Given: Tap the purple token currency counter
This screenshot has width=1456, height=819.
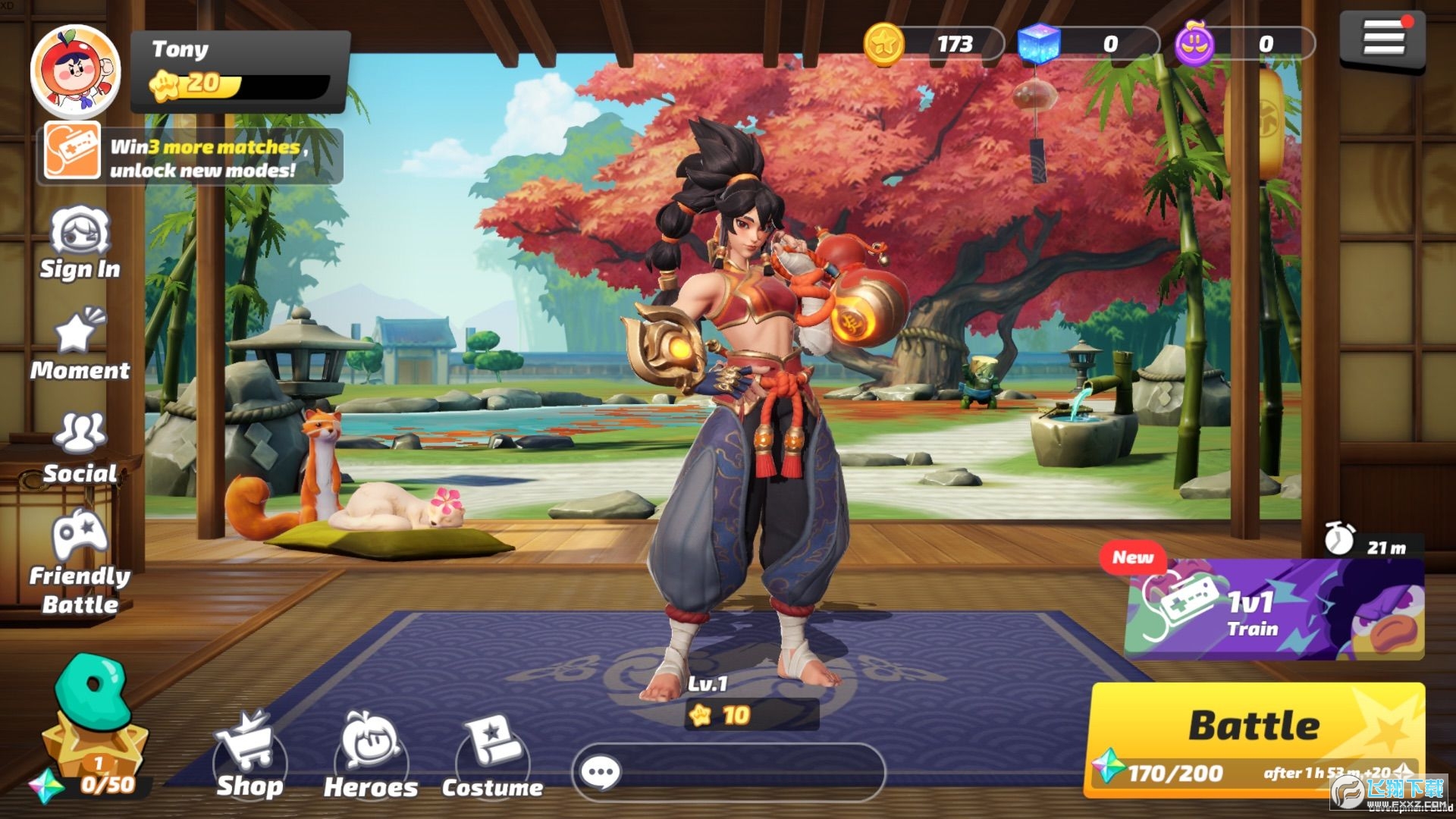Looking at the screenshot, I should click(x=1244, y=44).
